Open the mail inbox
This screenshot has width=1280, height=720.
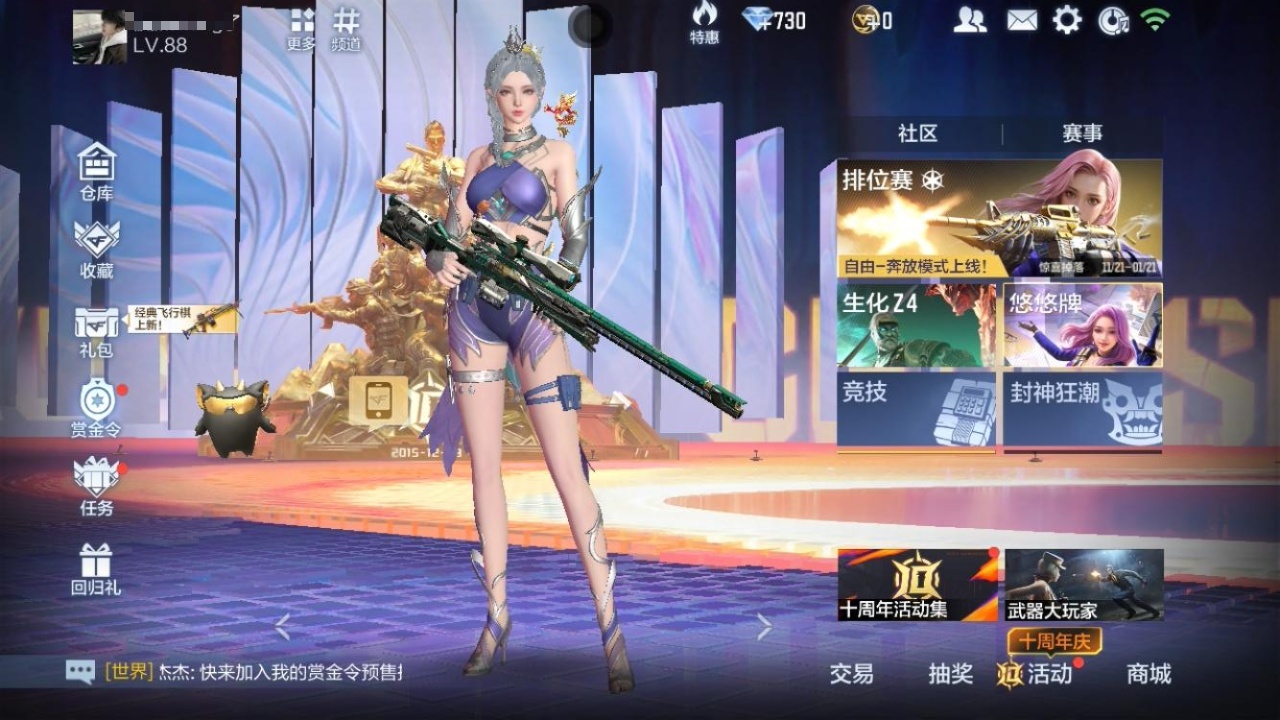coord(1021,20)
